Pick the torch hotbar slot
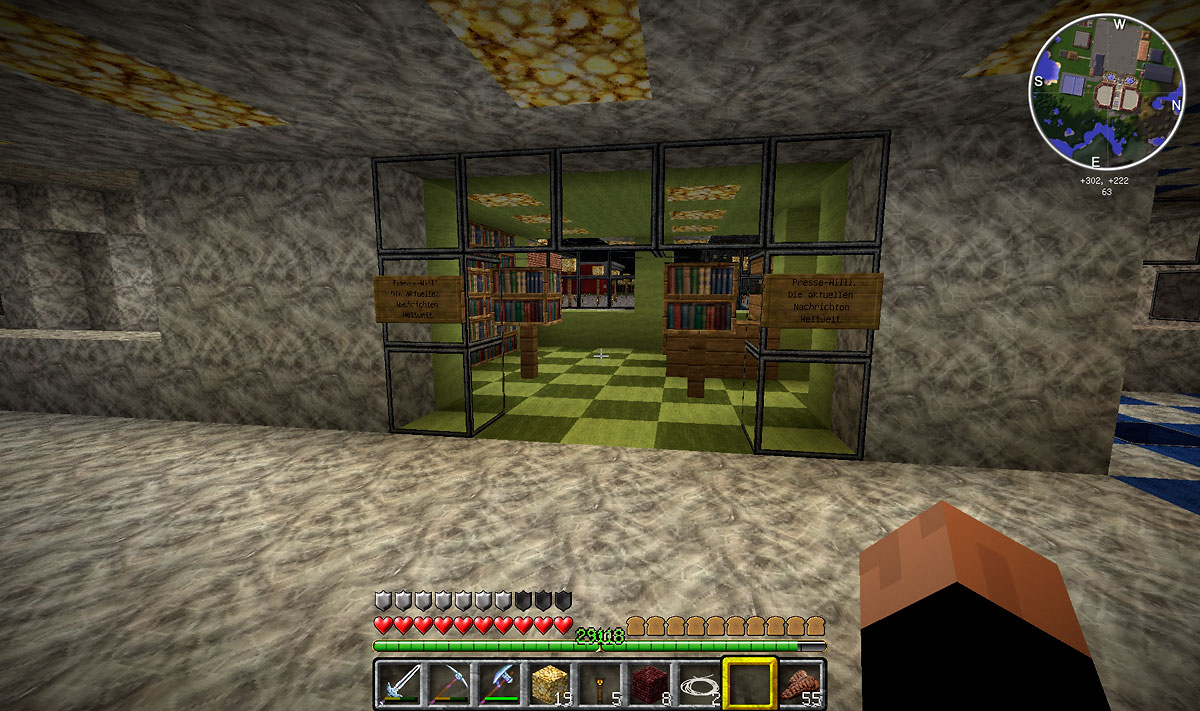Viewport: 1200px width, 711px height. [x=600, y=684]
